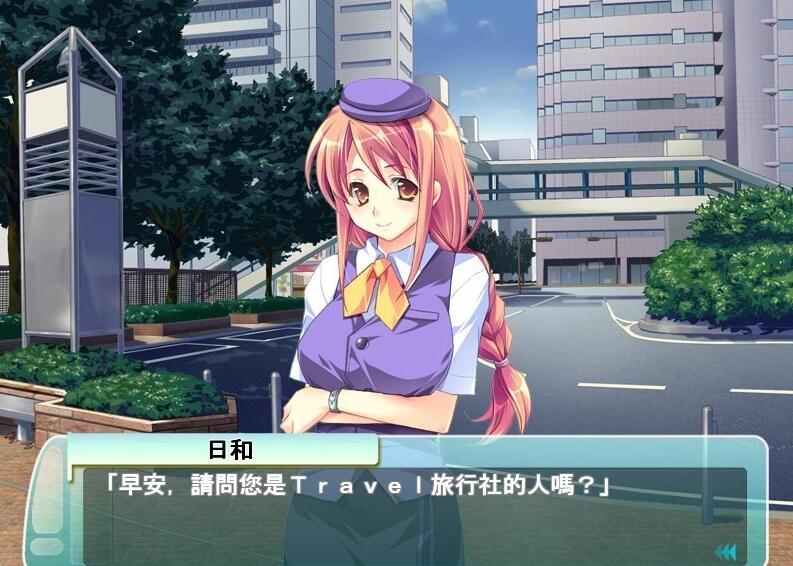This screenshot has height=566, width=793.
Task: Click the triple-arrow icon in the dialogue box
Action: coord(725,551)
